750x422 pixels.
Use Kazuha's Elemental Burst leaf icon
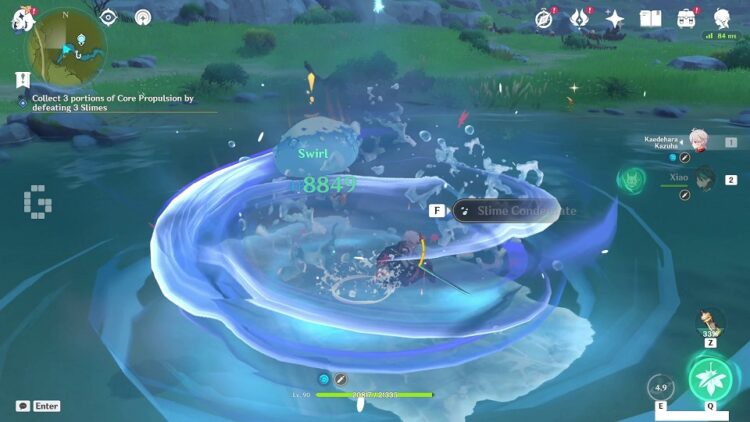(x=710, y=380)
